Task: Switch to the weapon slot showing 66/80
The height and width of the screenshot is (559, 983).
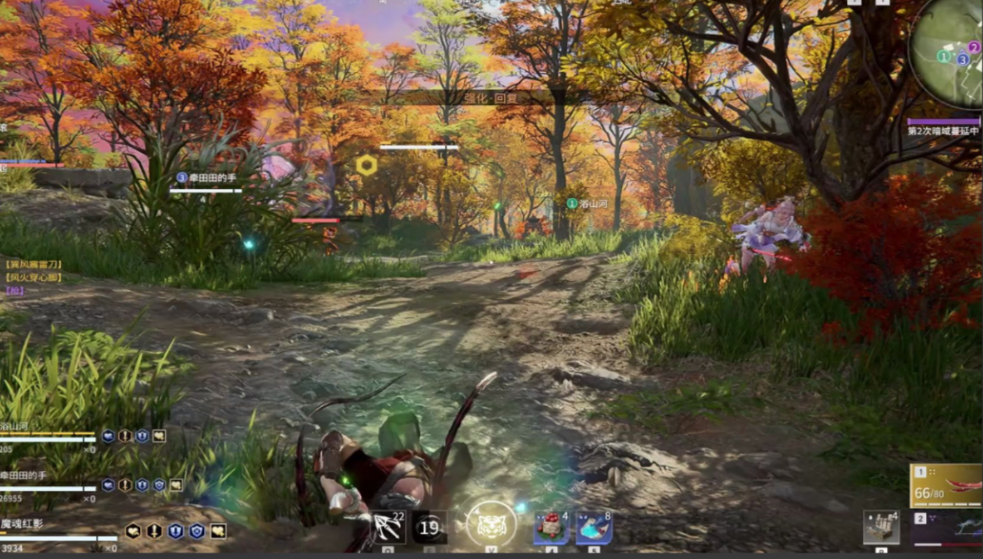Action: [945, 485]
